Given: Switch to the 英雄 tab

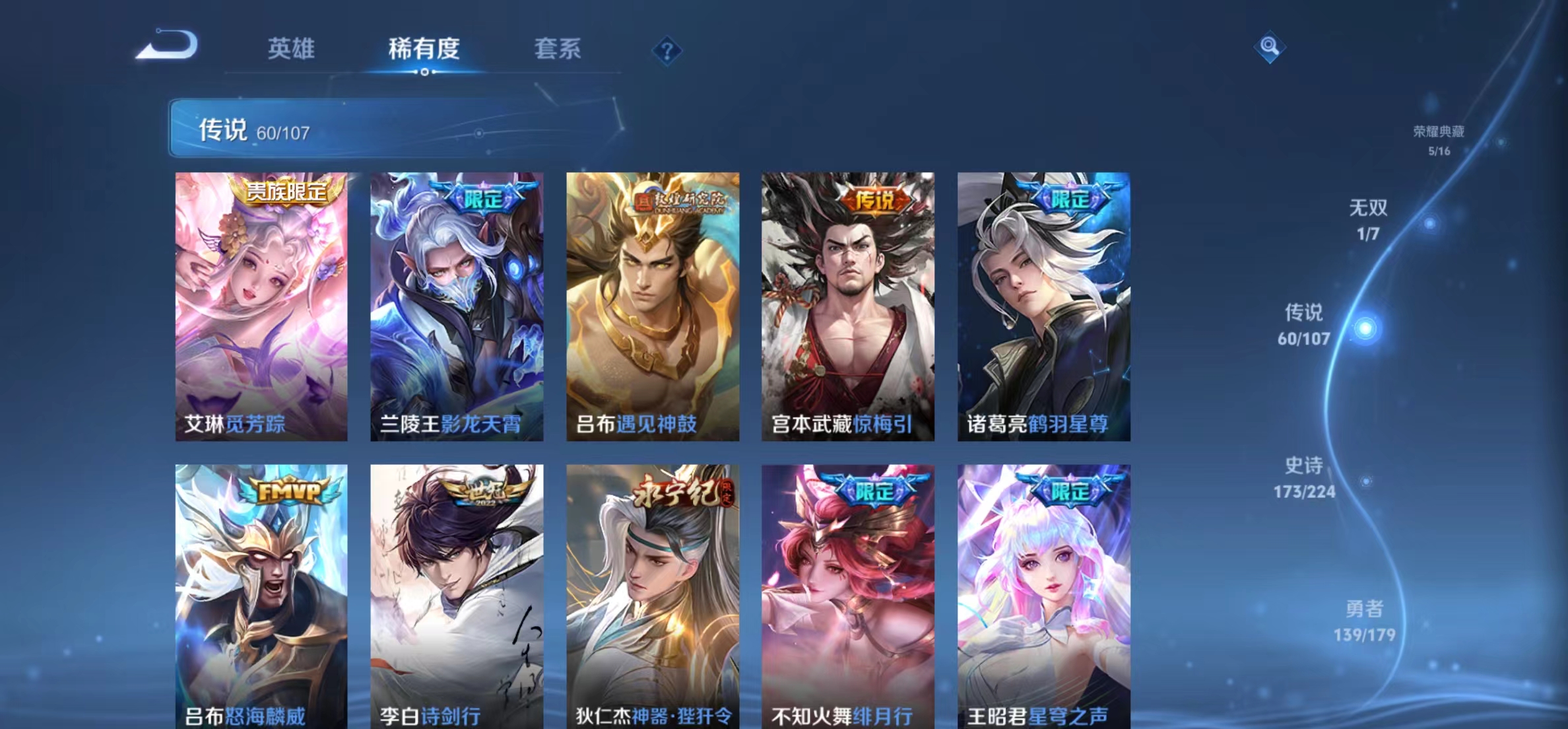Looking at the screenshot, I should 292,50.
